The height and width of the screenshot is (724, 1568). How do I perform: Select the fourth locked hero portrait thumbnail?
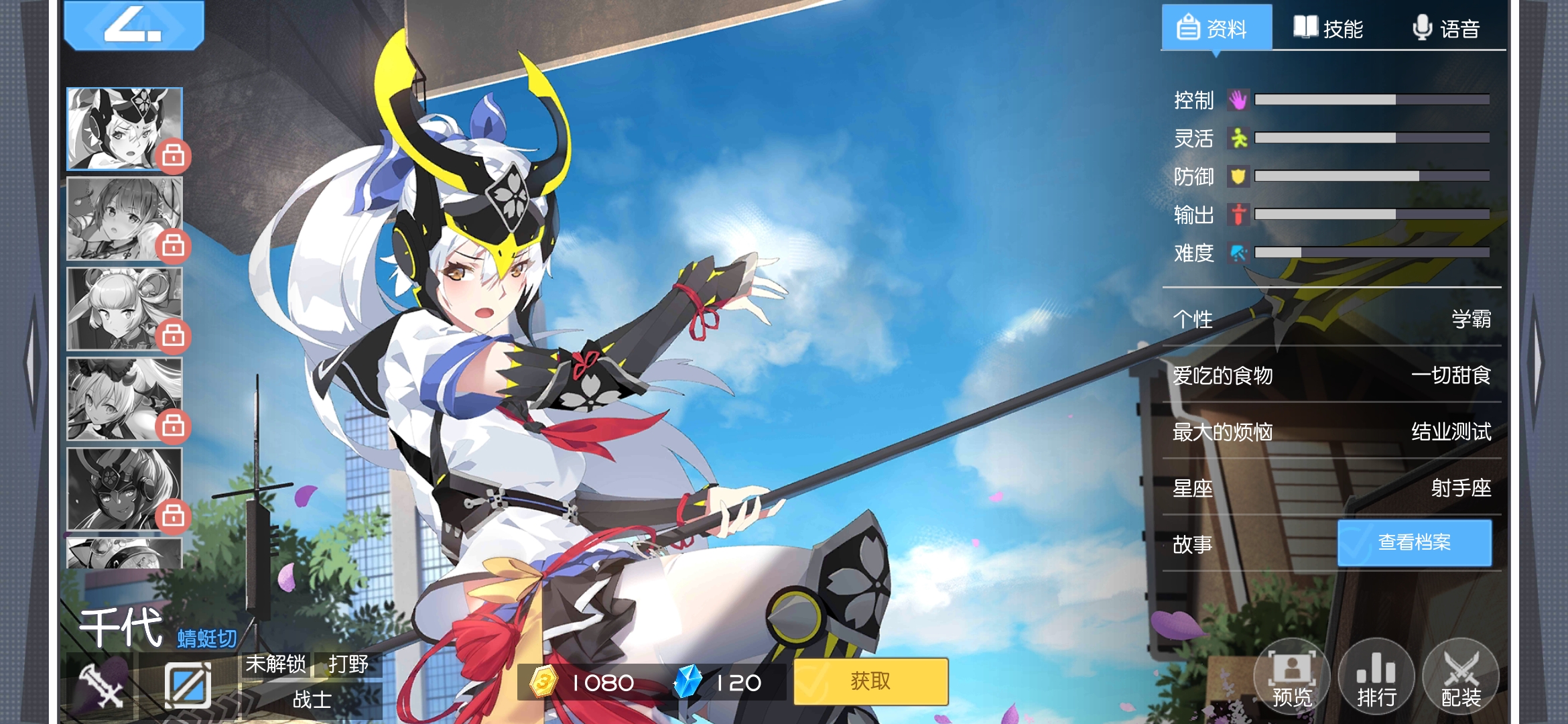point(124,399)
